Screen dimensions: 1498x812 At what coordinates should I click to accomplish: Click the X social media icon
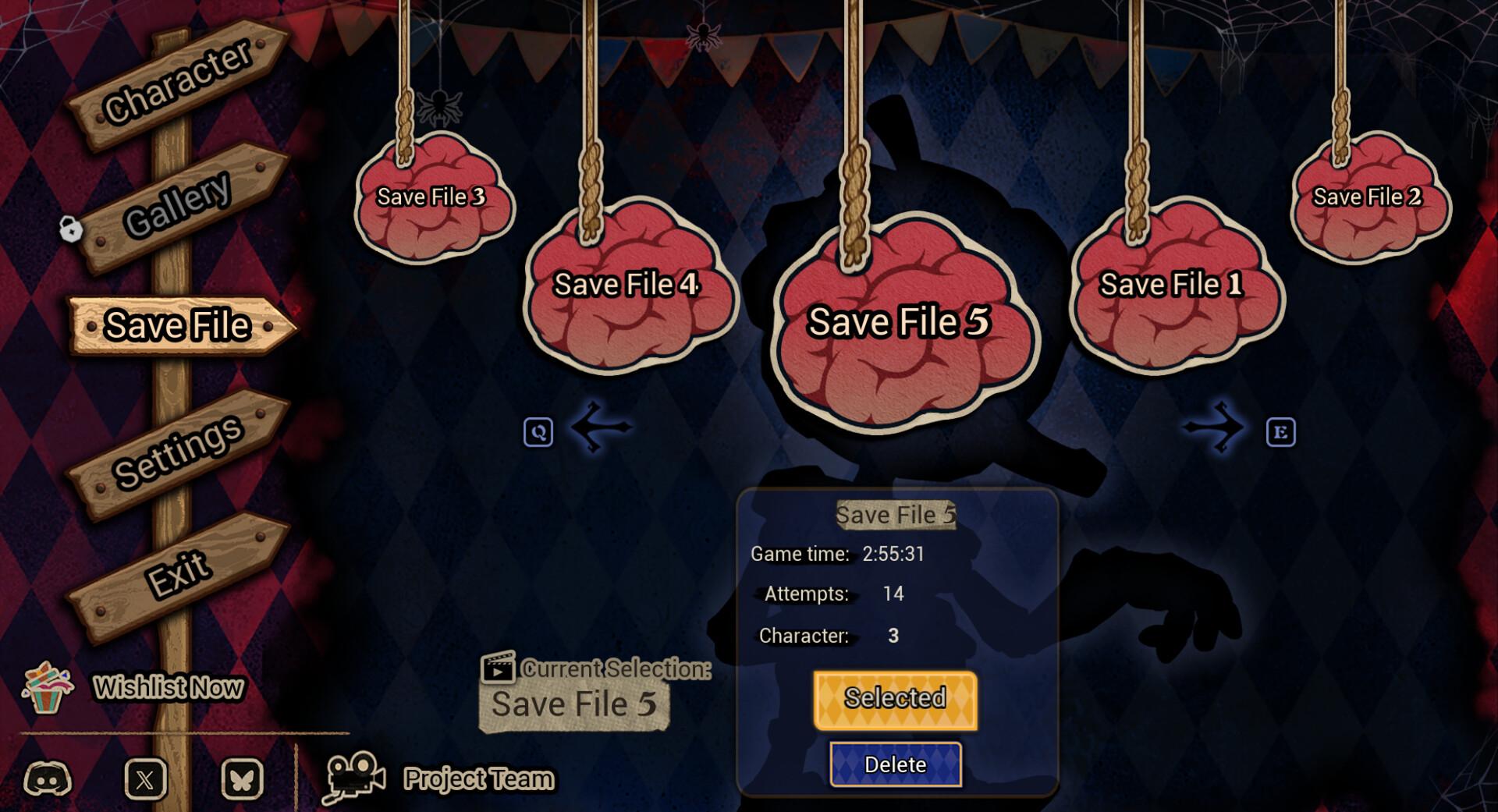coord(144,777)
